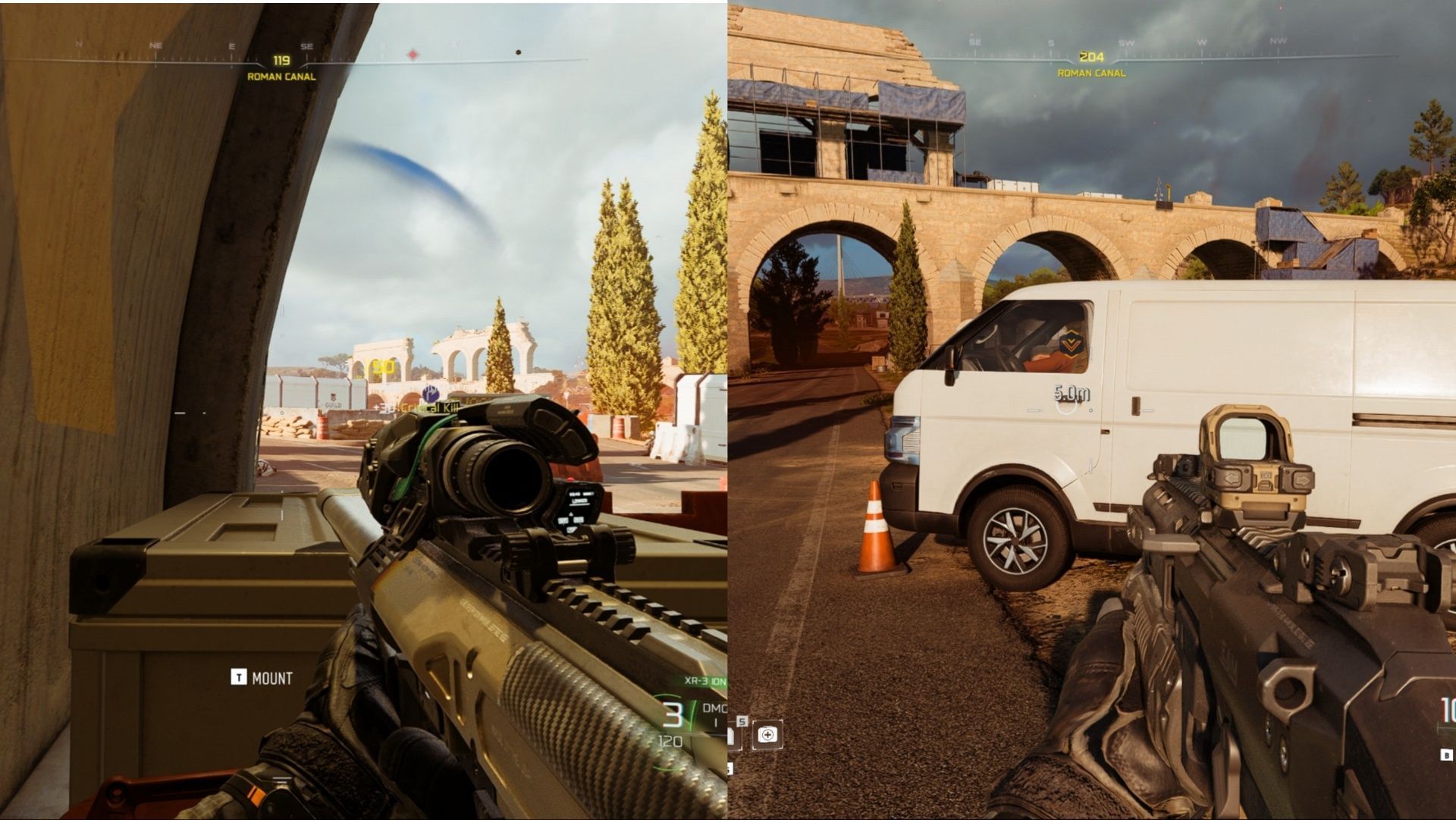Click the plus symbol inside the med kit icon
Image resolution: width=1456 pixels, height=820 pixels.
767,734
